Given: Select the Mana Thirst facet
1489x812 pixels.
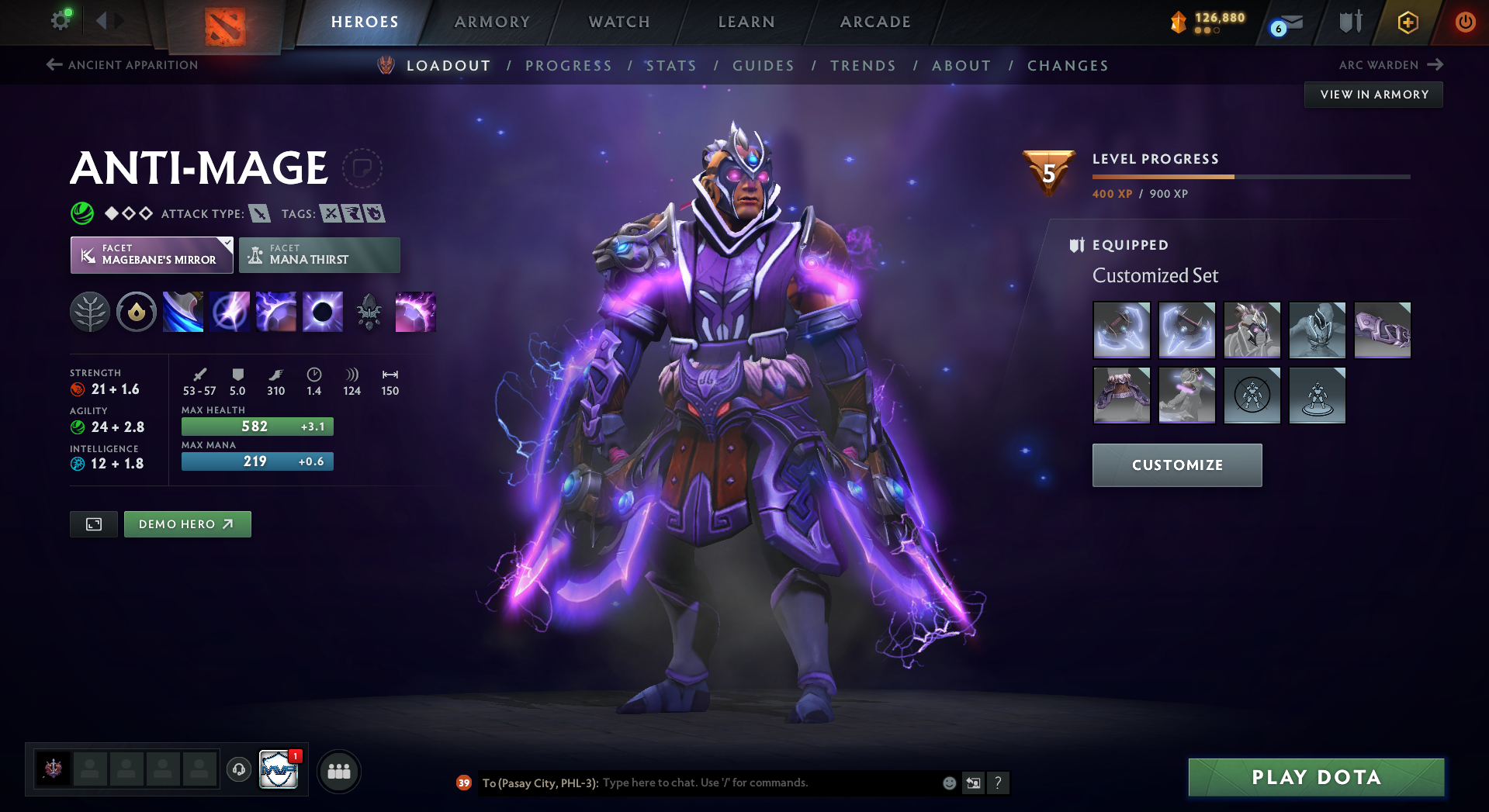Looking at the screenshot, I should tap(320, 255).
